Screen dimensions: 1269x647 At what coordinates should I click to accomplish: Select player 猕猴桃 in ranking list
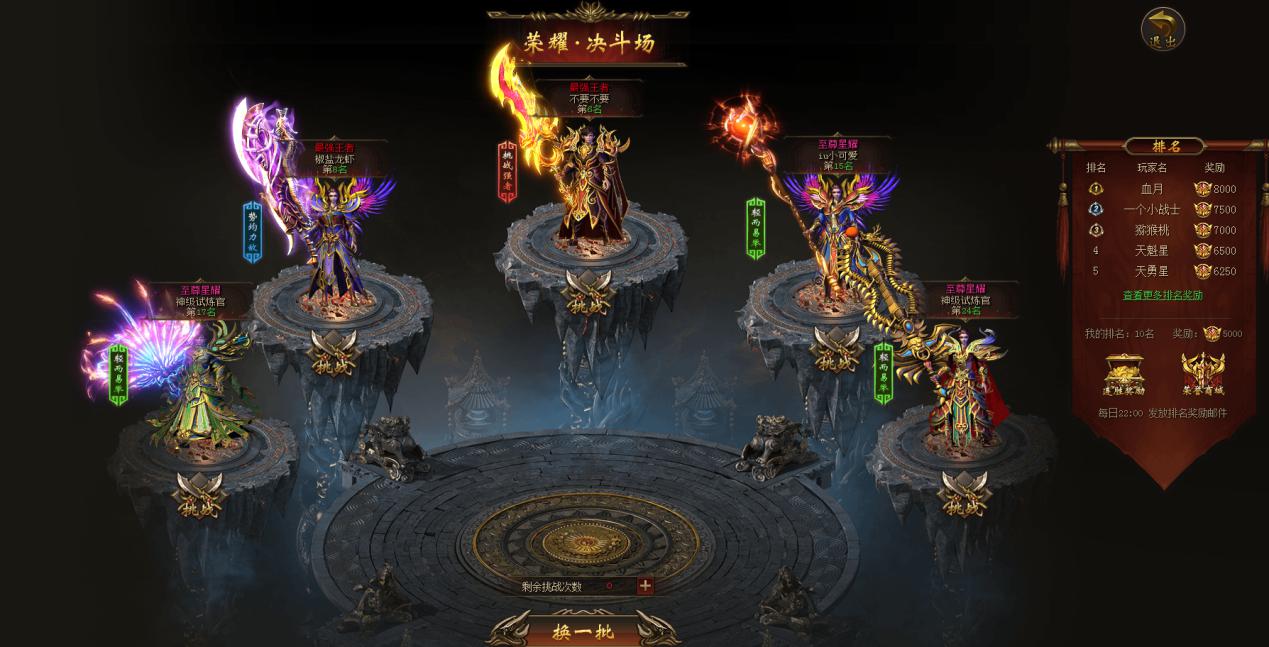coord(1152,230)
